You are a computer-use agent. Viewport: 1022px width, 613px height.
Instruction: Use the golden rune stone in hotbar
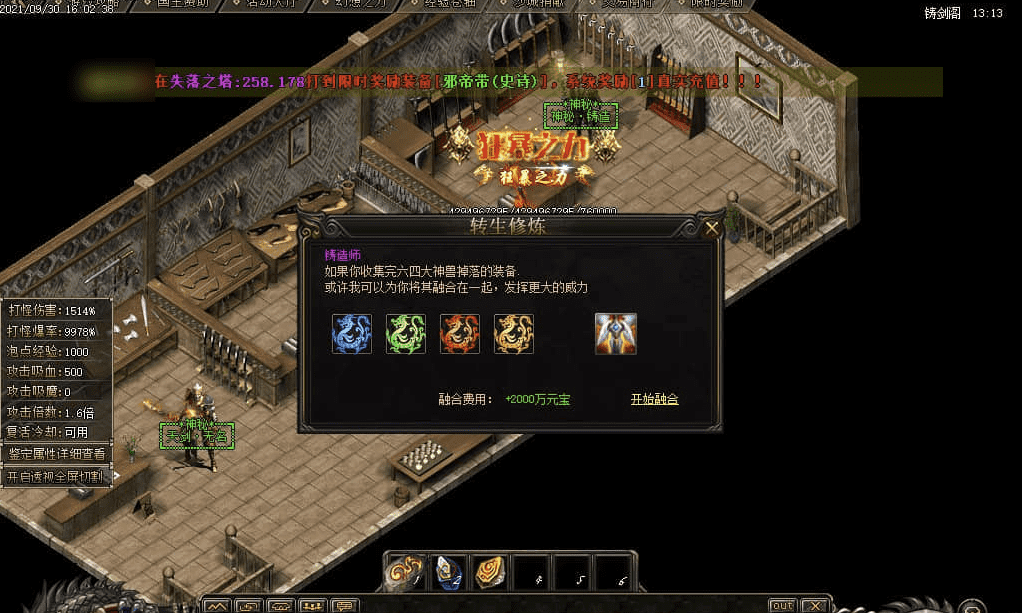[489, 572]
